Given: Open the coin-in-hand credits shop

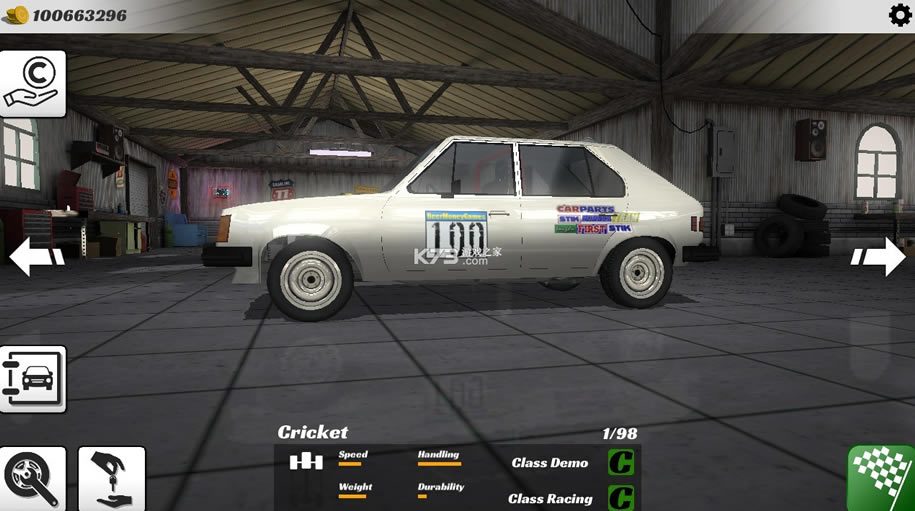Looking at the screenshot, I should click(33, 83).
